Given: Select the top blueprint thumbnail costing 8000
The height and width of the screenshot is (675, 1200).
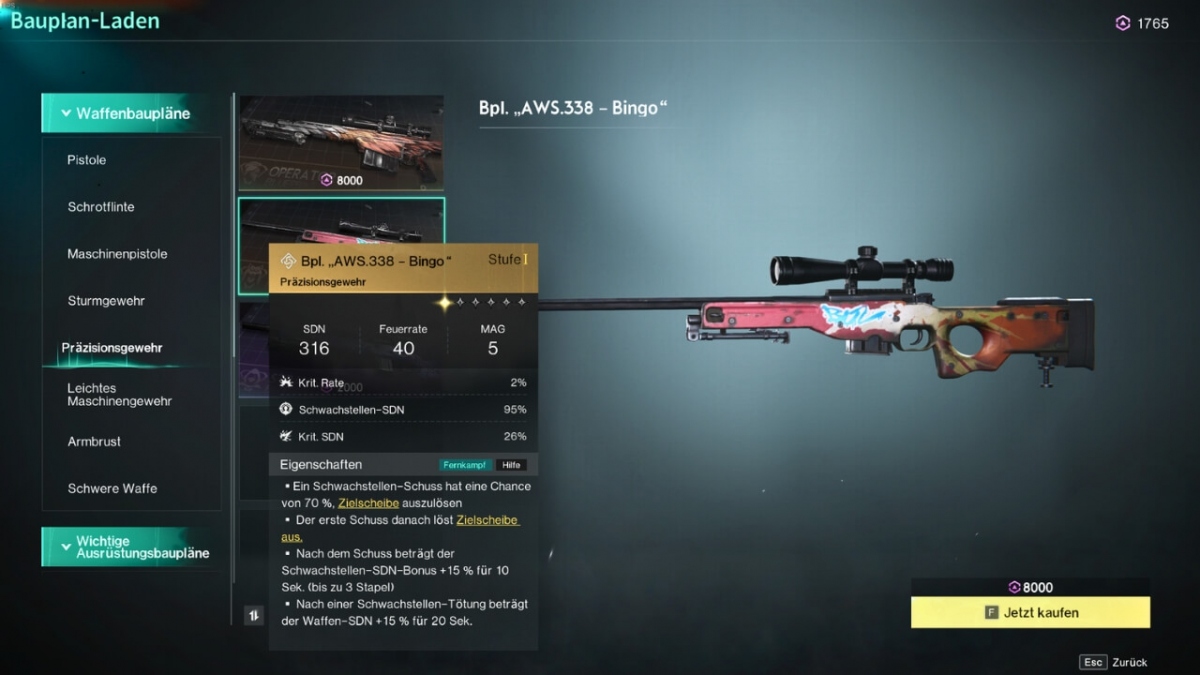Looking at the screenshot, I should [x=340, y=142].
